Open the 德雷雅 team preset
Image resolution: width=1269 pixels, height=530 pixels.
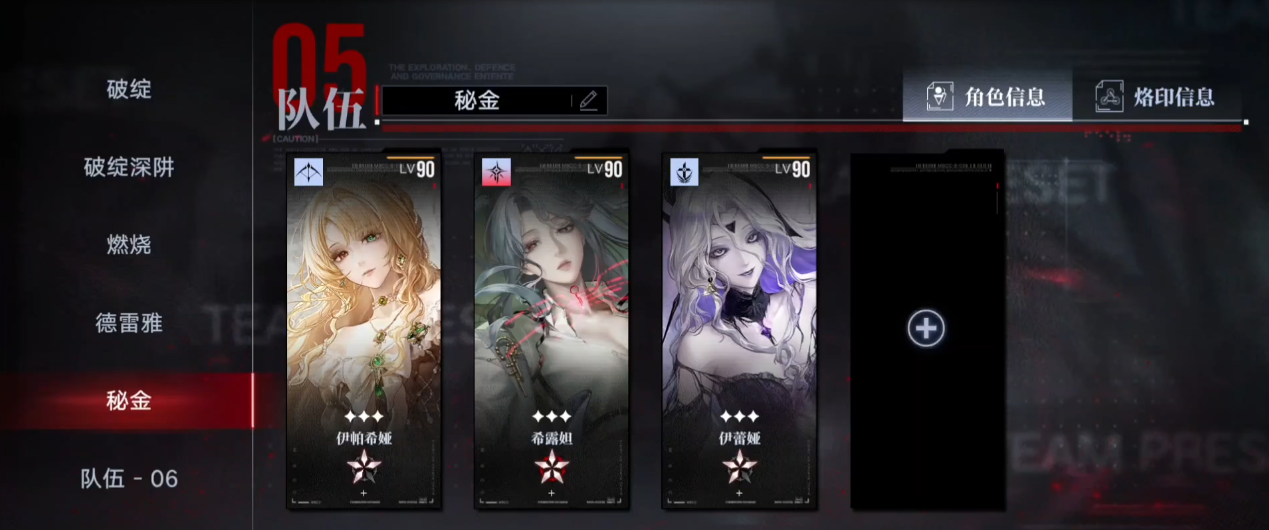coord(129,323)
